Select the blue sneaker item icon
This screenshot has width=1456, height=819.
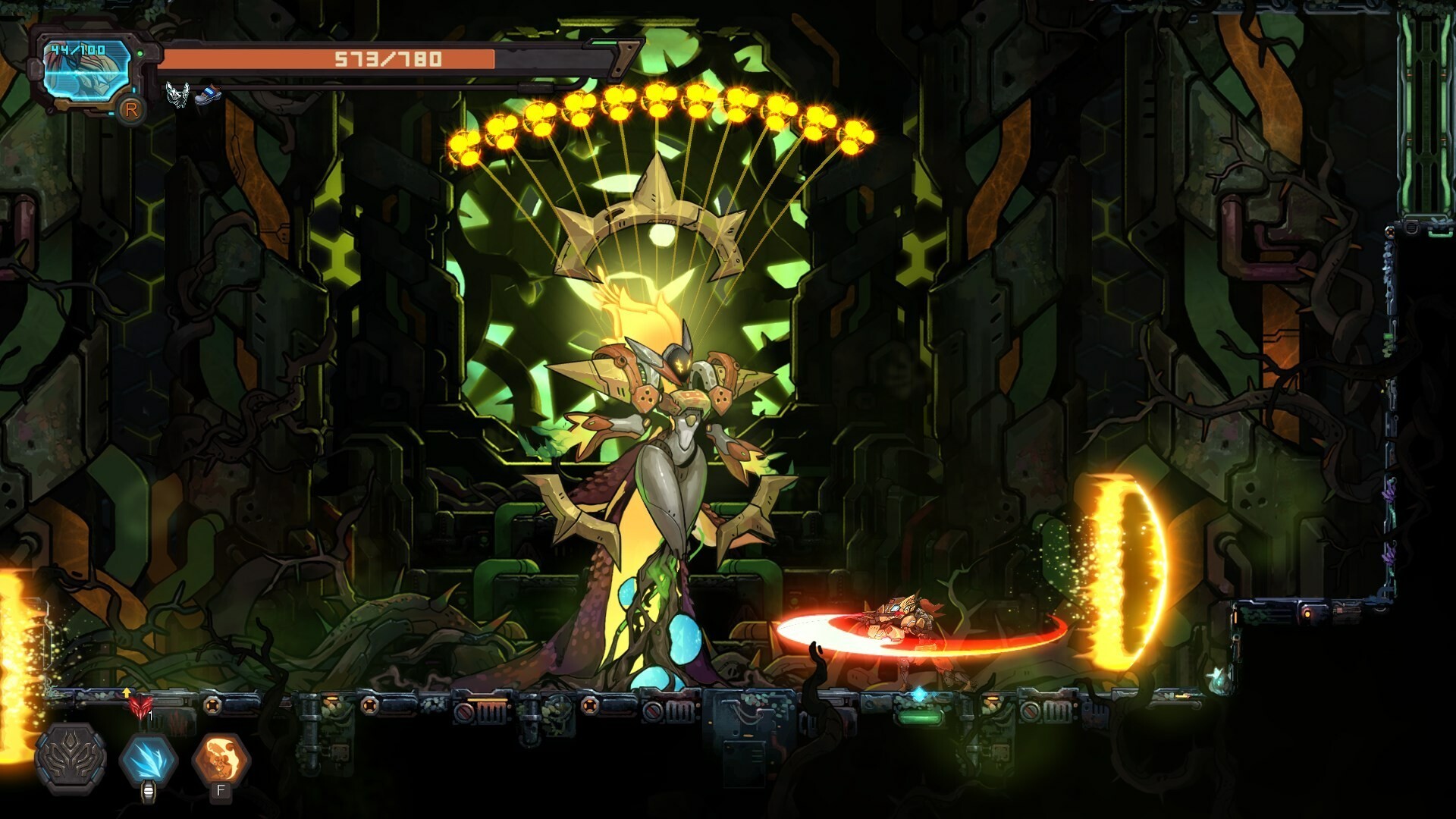[x=206, y=95]
